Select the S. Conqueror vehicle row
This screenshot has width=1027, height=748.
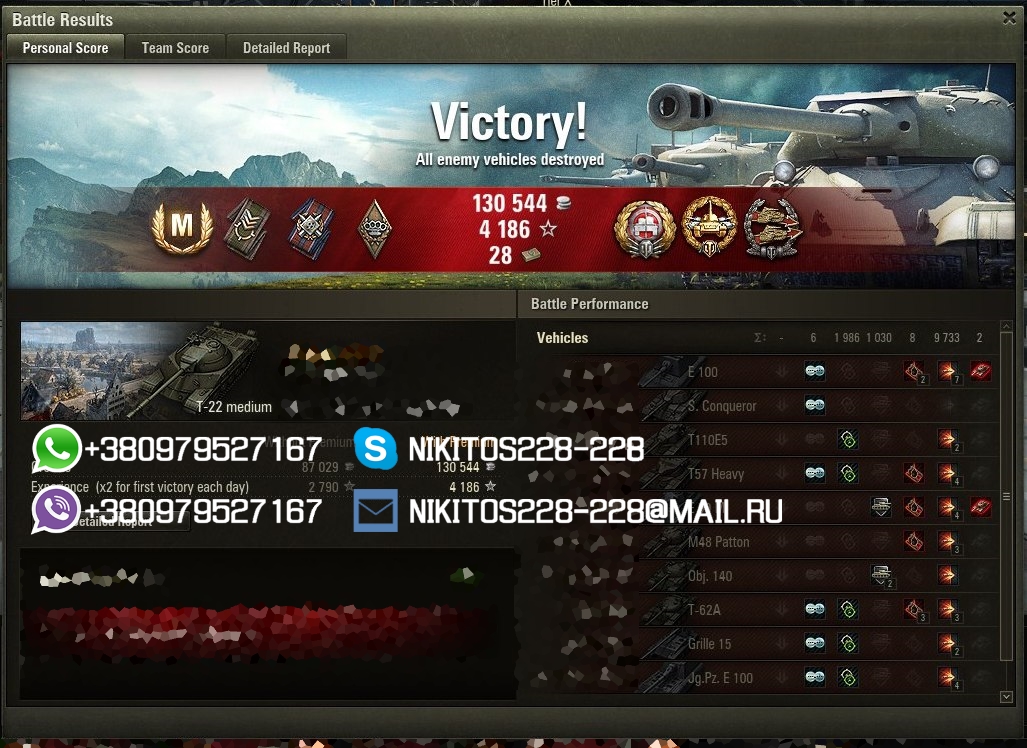pos(721,406)
